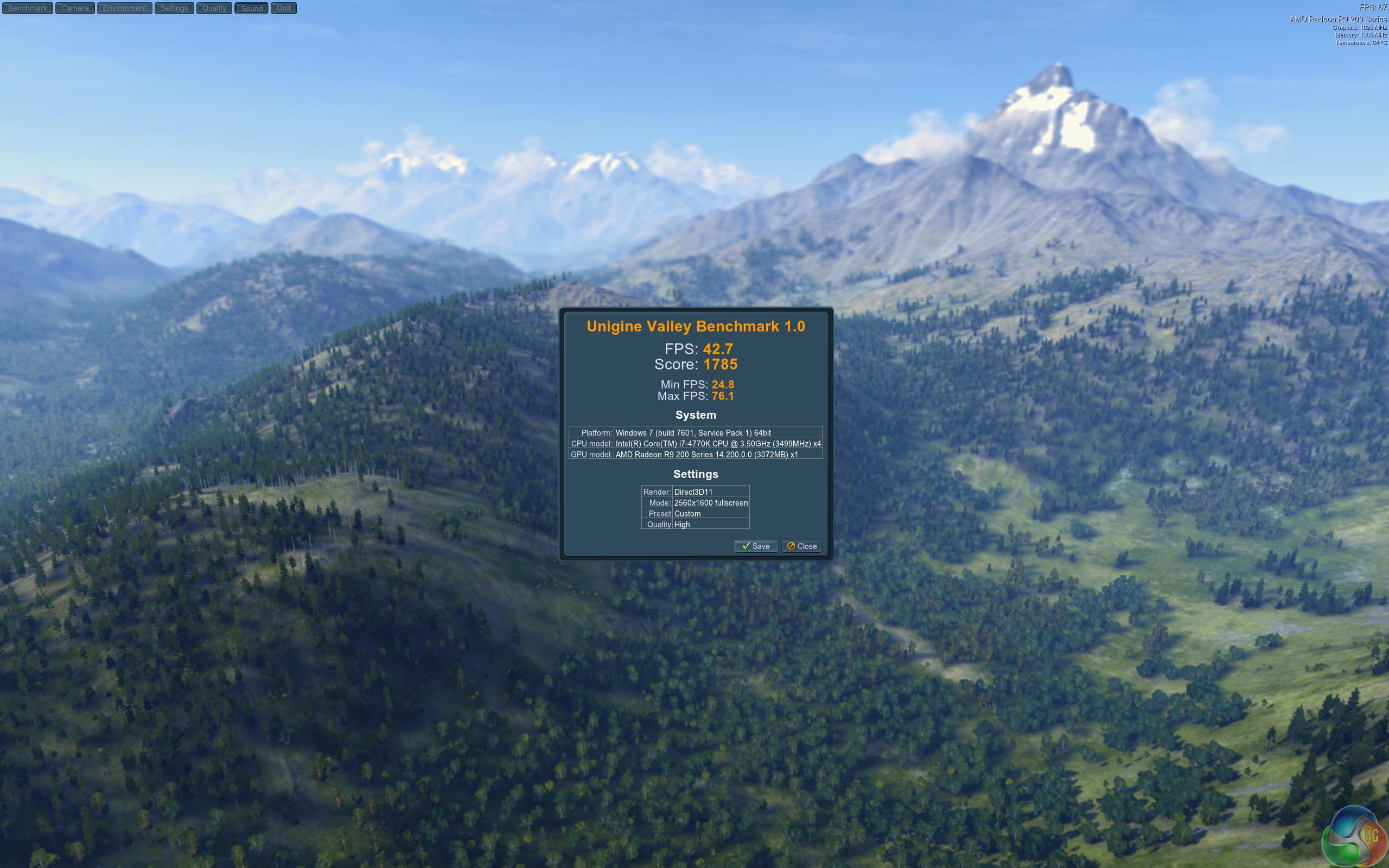Close the benchmark results dialog
1389x868 pixels.
click(x=802, y=546)
